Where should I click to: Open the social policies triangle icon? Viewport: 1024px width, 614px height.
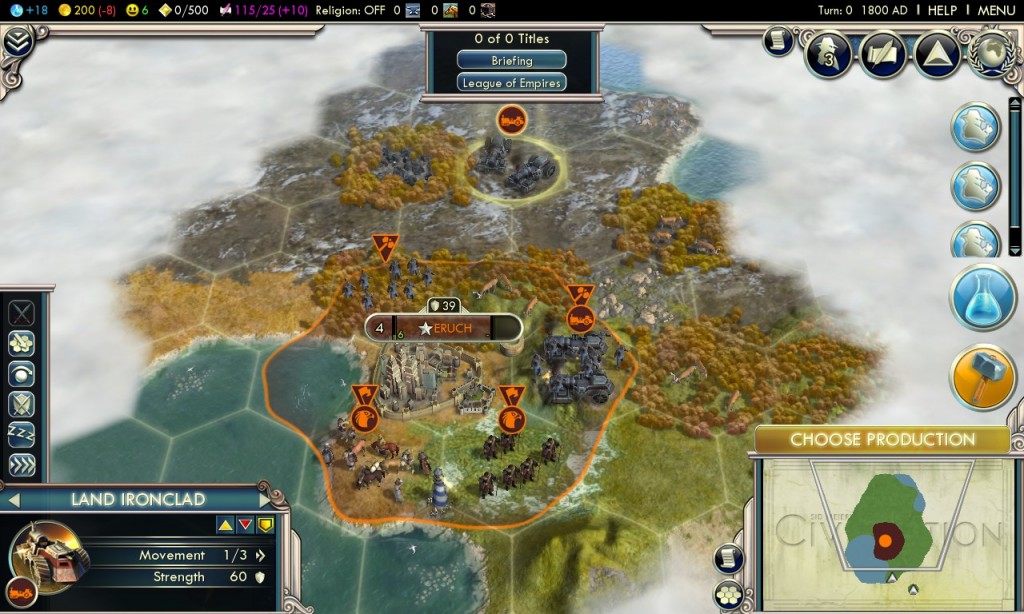pos(939,54)
